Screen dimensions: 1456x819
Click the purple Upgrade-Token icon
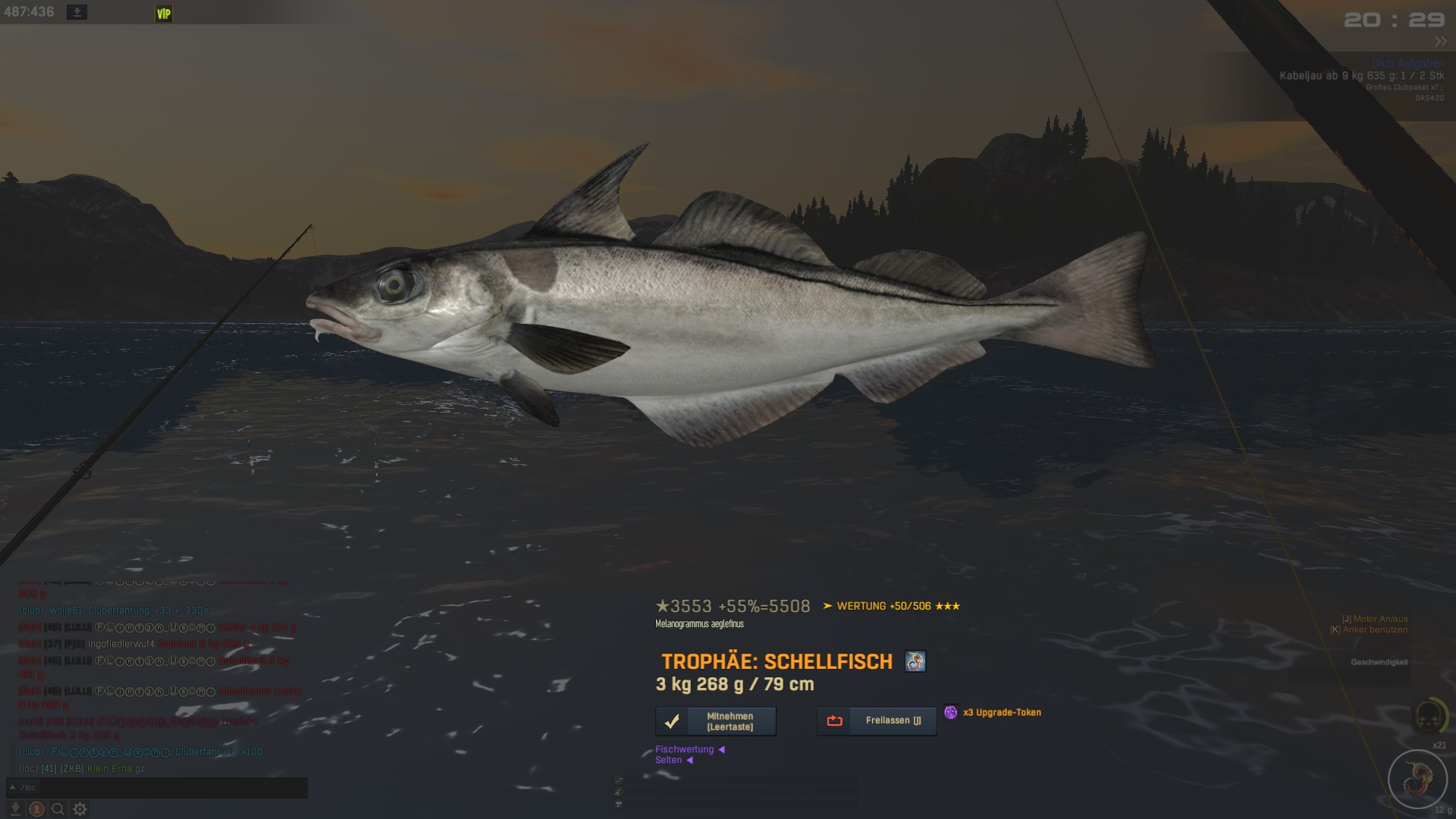[951, 712]
